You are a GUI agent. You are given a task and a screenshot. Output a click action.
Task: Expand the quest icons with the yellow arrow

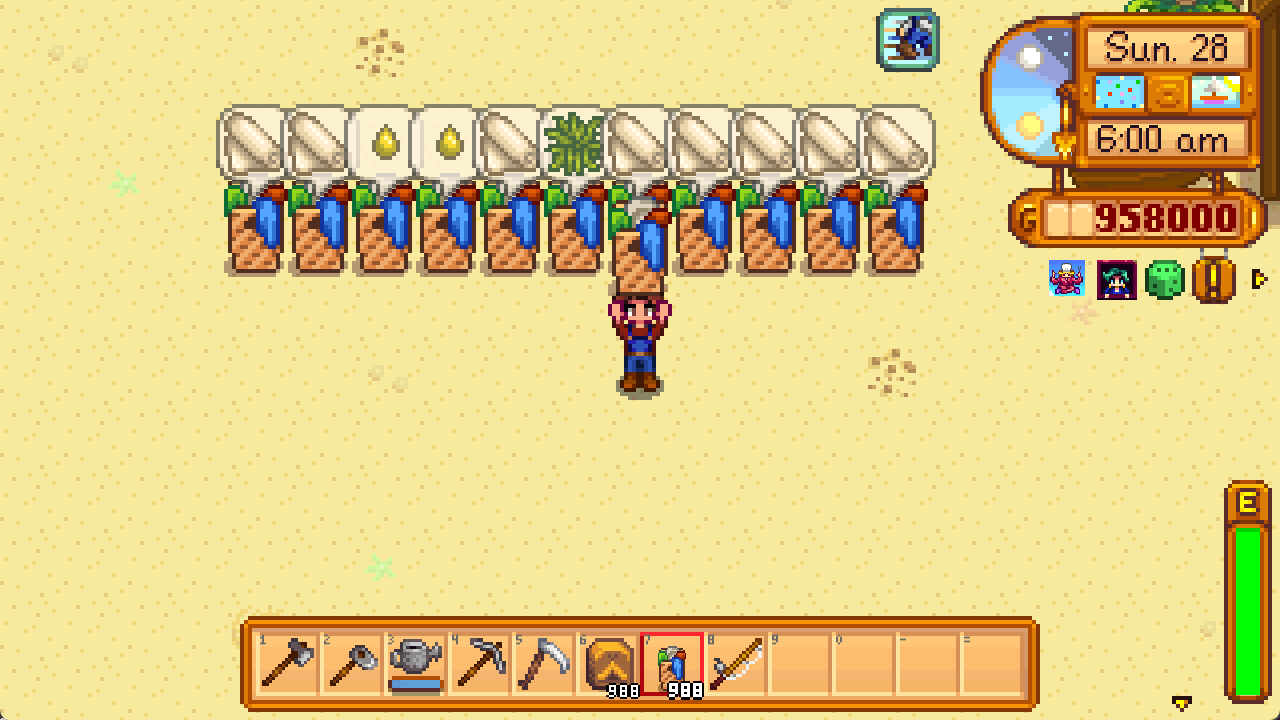click(1260, 281)
